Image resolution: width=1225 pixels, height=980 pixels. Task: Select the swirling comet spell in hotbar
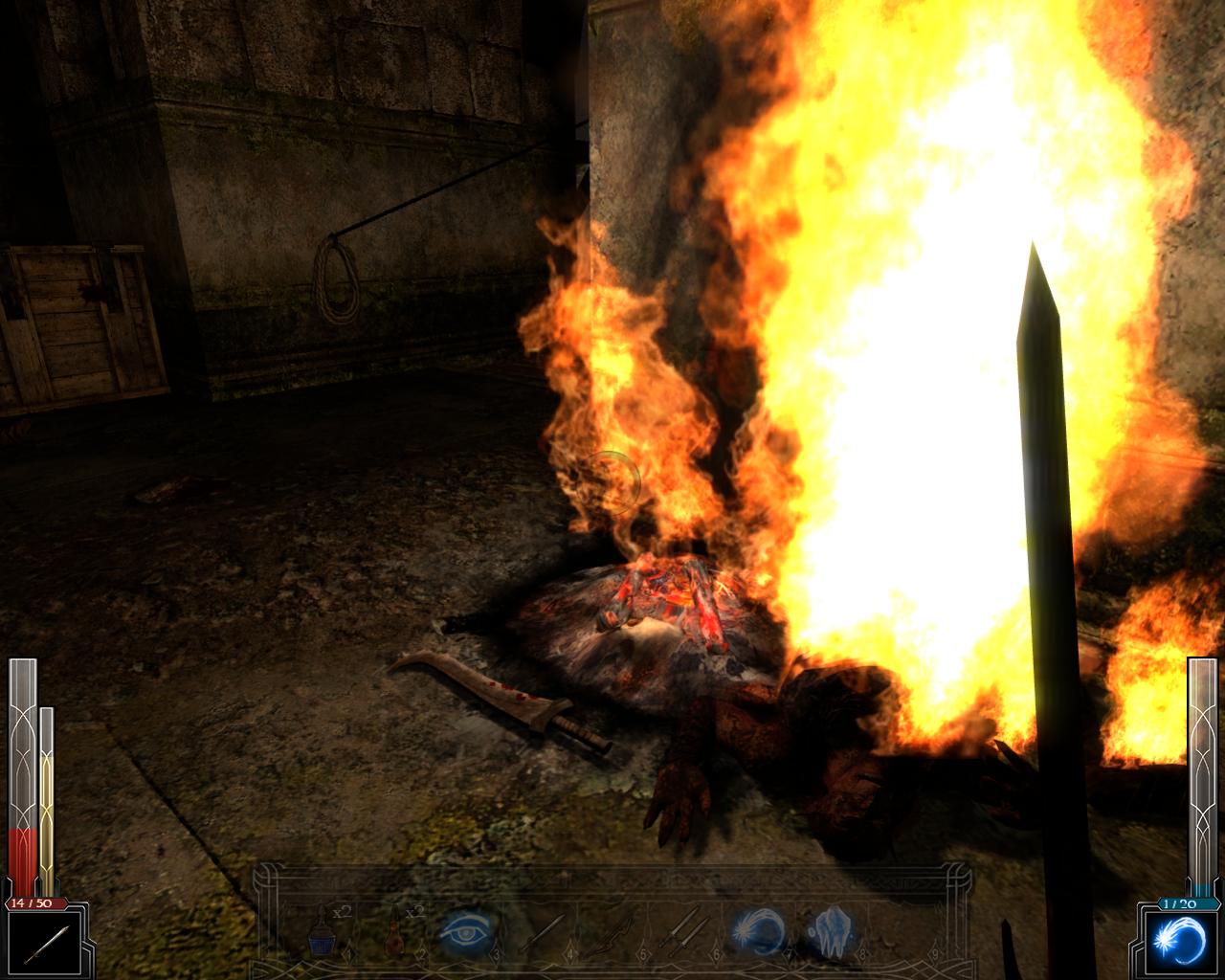click(758, 931)
